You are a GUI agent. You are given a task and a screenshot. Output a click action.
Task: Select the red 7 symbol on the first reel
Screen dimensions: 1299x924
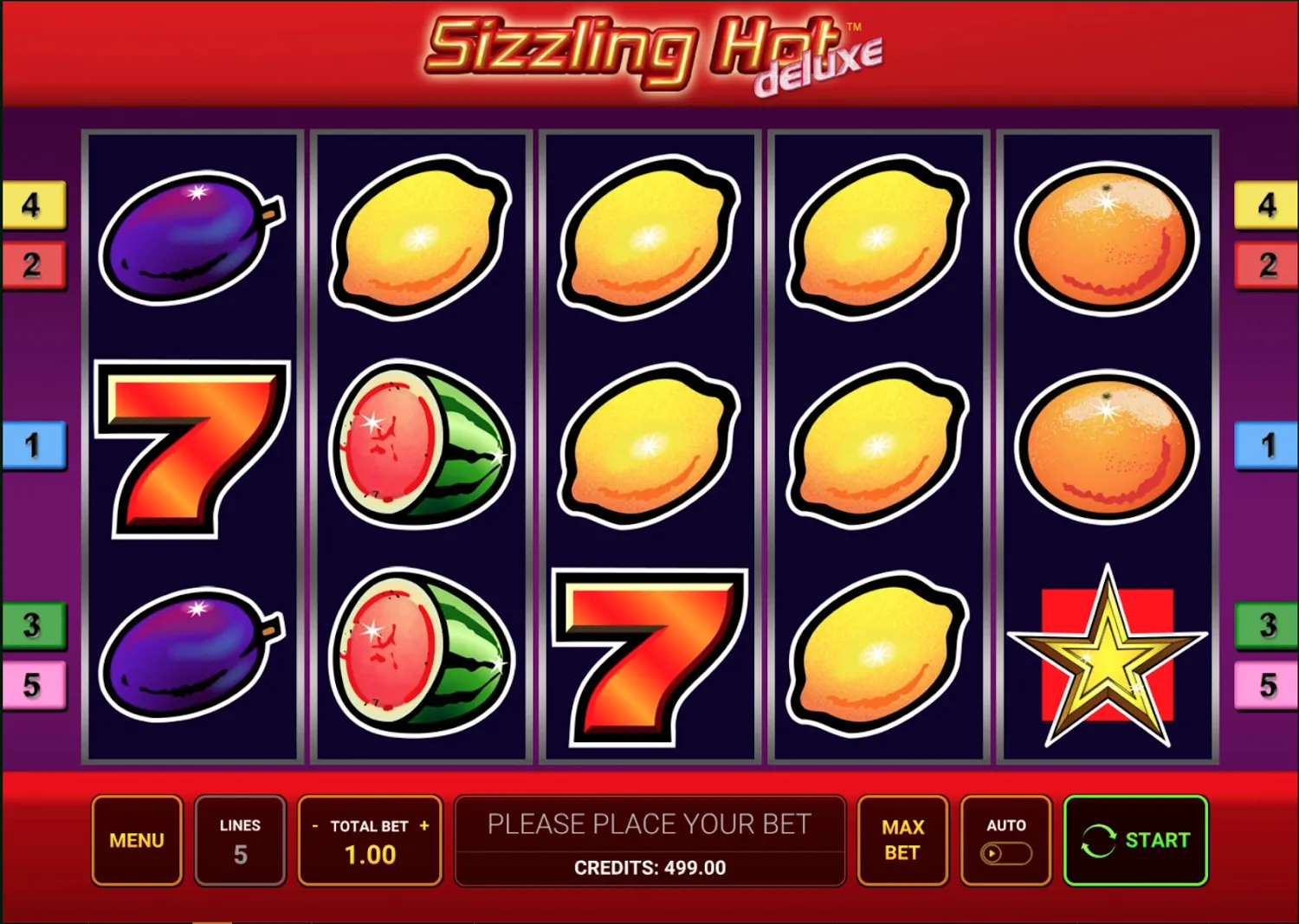192,449
